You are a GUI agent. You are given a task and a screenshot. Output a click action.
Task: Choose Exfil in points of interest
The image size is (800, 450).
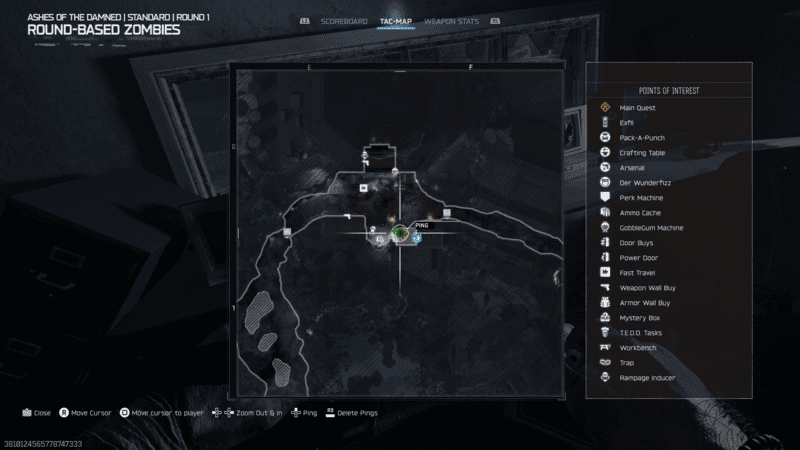click(x=627, y=122)
